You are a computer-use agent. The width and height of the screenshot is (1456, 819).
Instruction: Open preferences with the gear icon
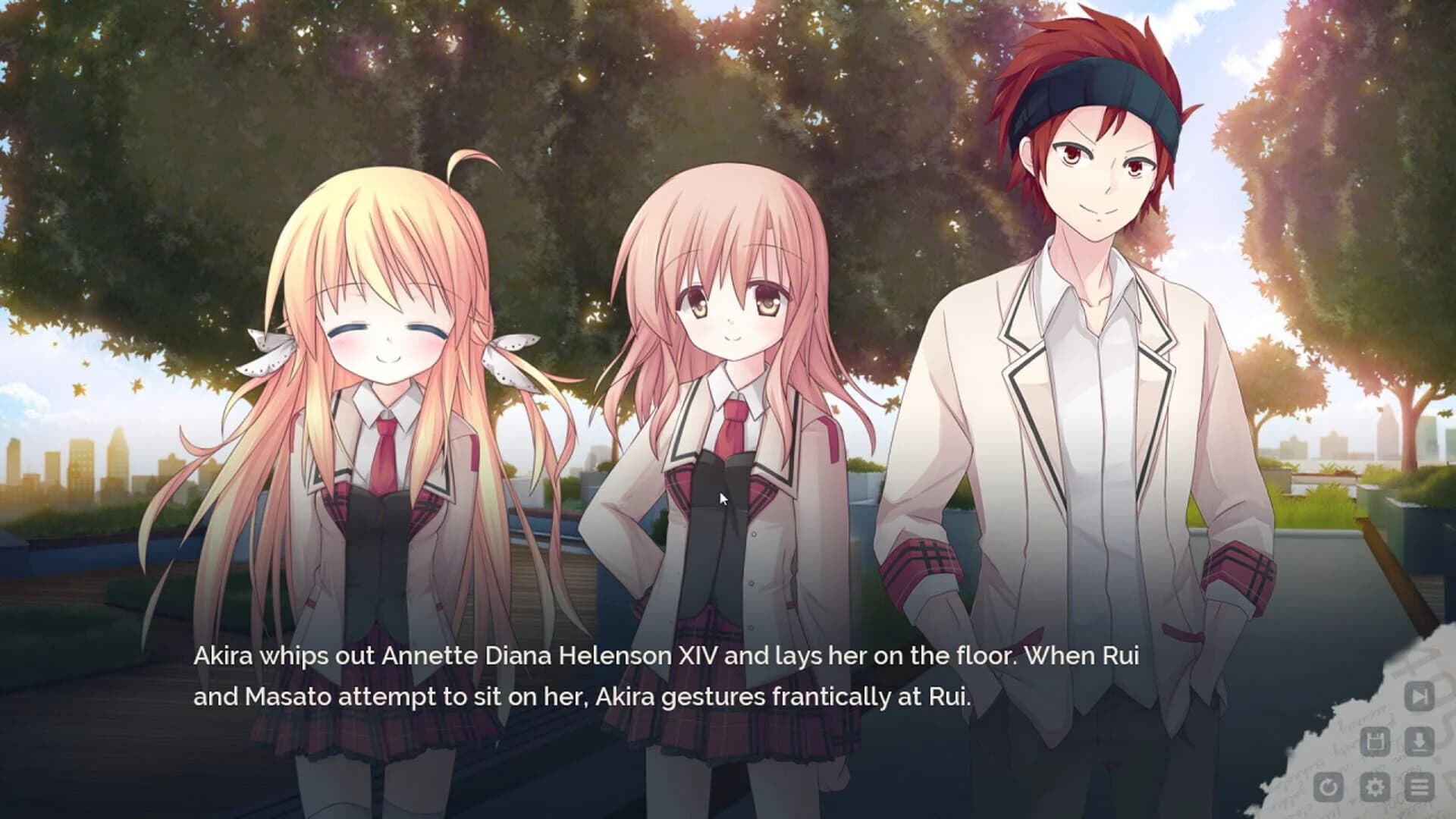click(1374, 786)
